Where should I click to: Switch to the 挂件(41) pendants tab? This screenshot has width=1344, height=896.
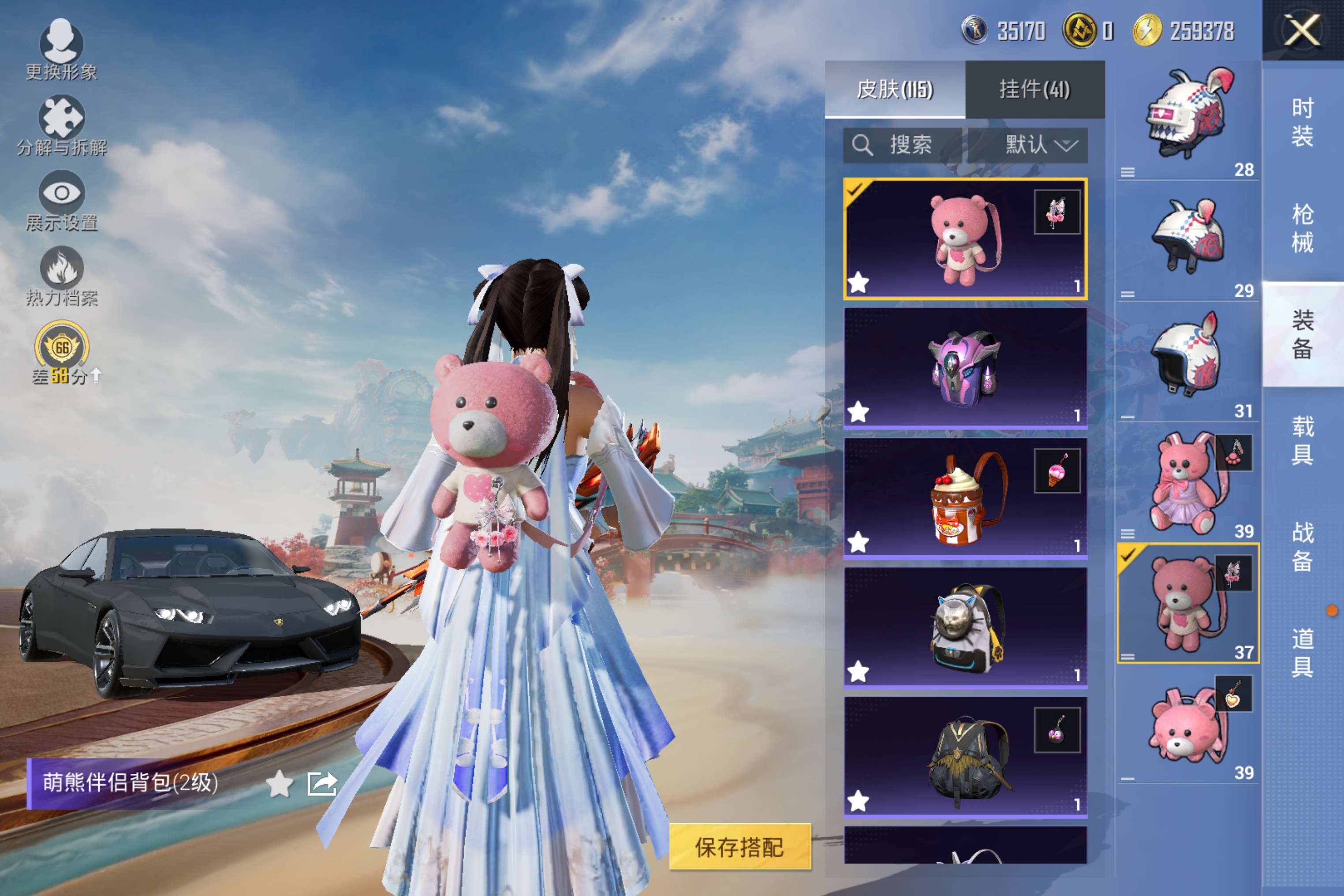[x=1034, y=90]
